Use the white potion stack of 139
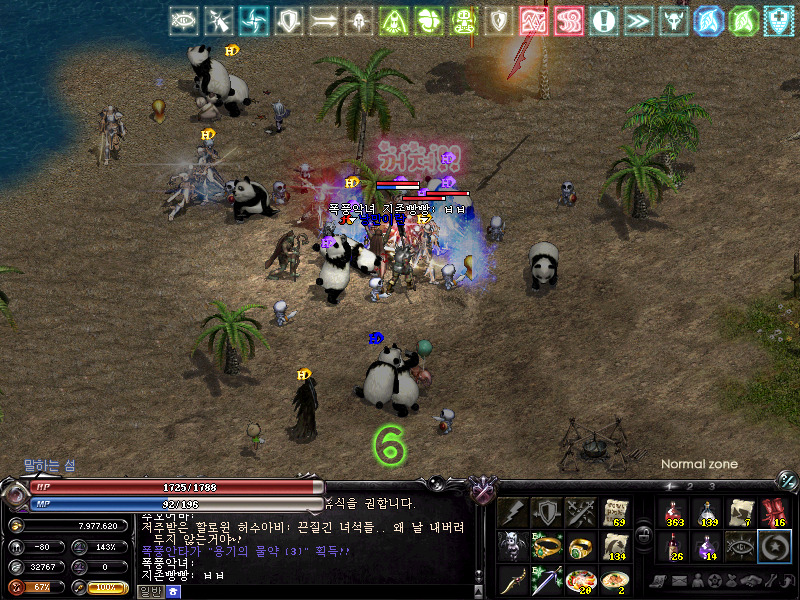Screen dimensions: 800x600 pyautogui.click(x=708, y=512)
